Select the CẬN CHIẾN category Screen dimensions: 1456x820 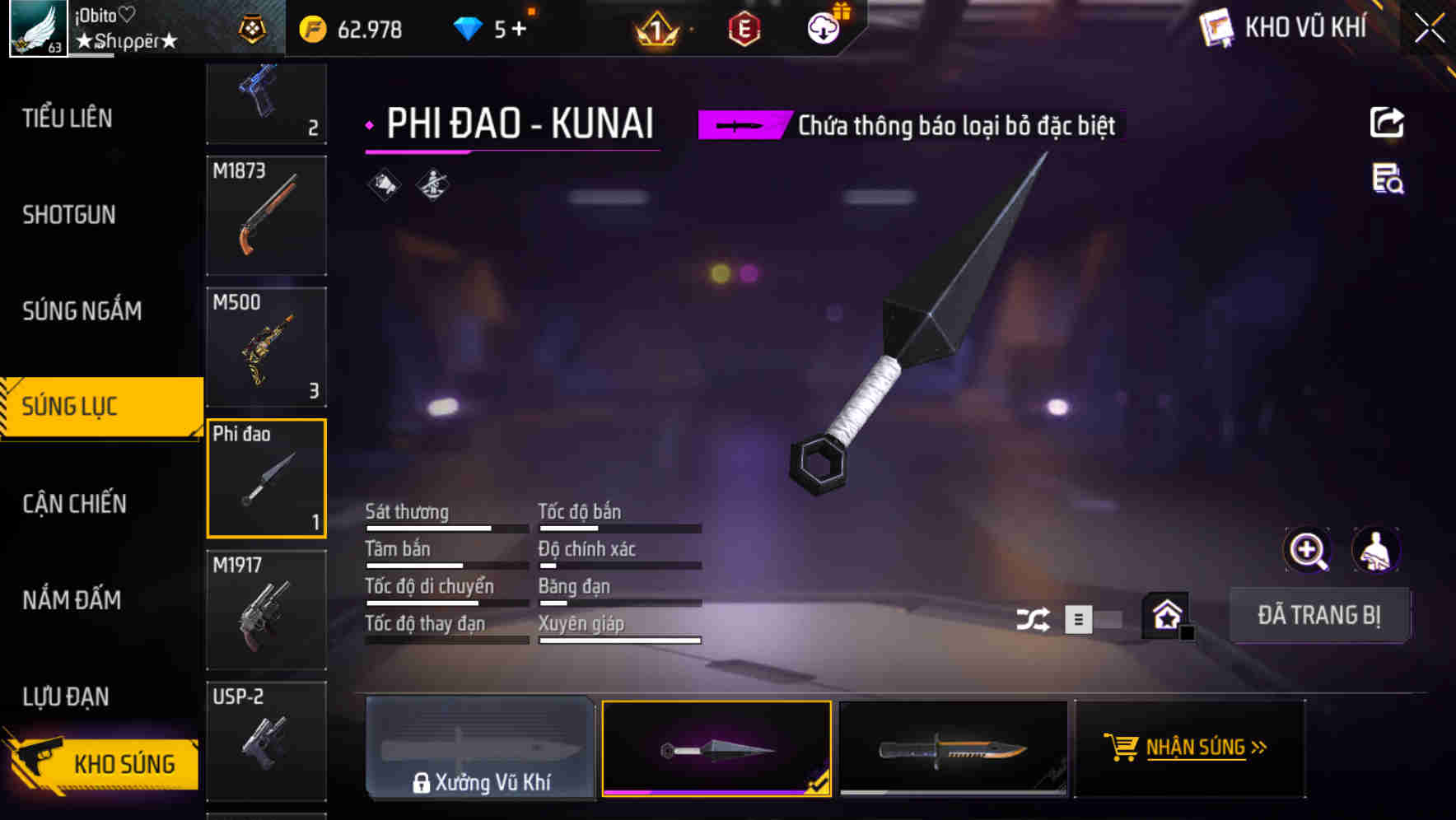(72, 503)
